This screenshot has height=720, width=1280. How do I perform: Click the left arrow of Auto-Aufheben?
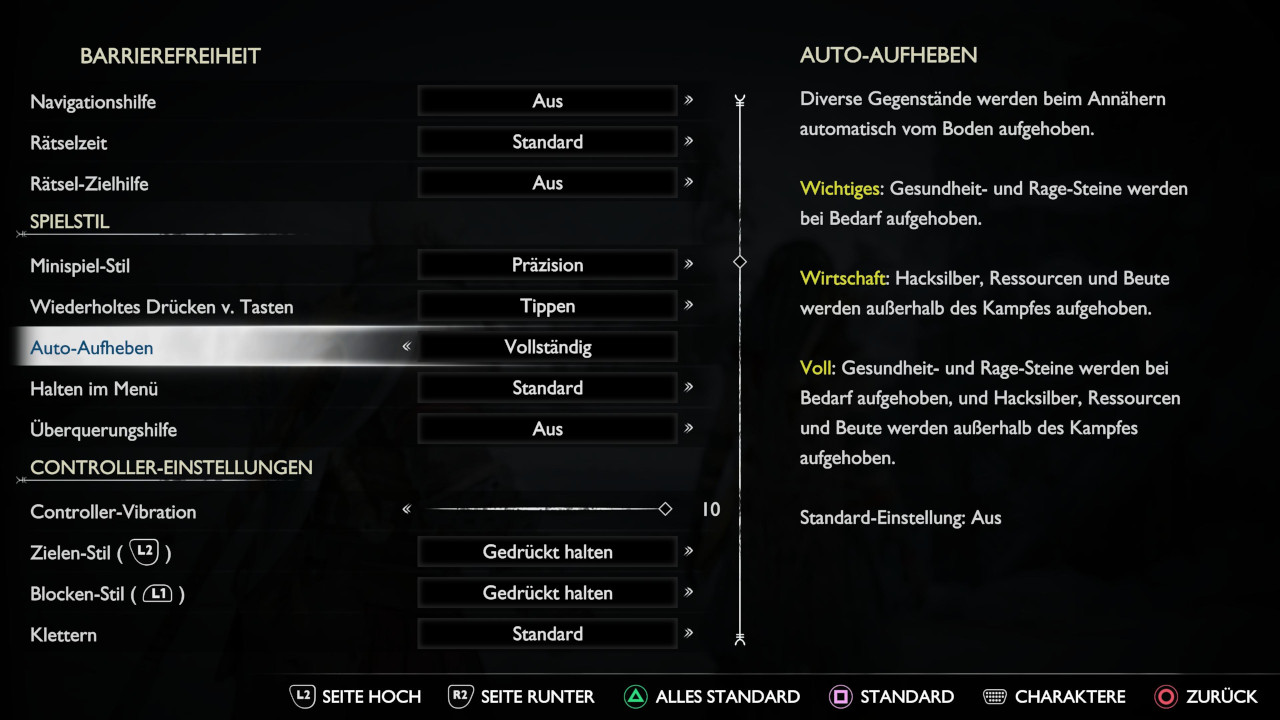pos(407,347)
